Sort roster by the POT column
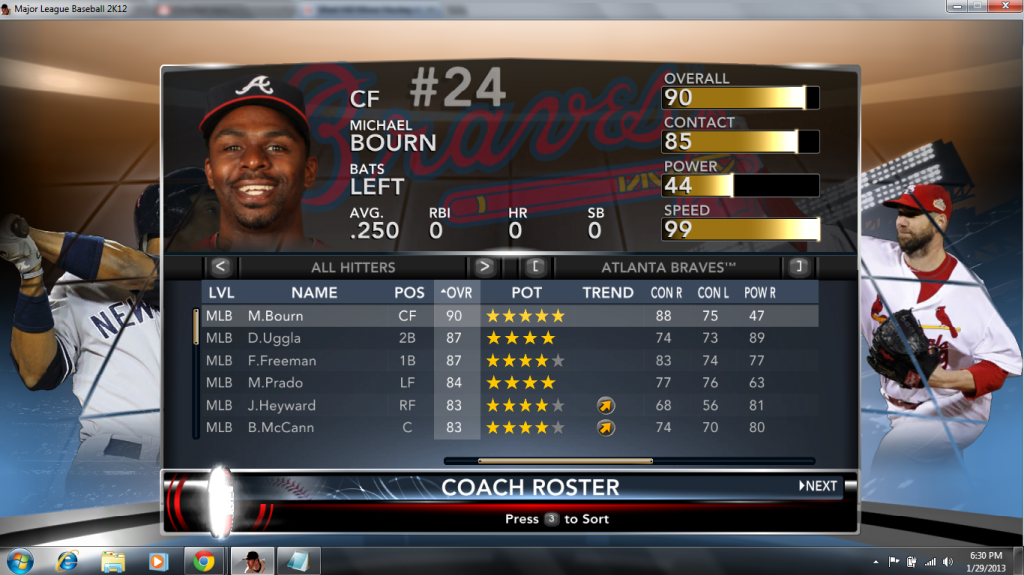This screenshot has height=575, width=1024. (x=526, y=293)
